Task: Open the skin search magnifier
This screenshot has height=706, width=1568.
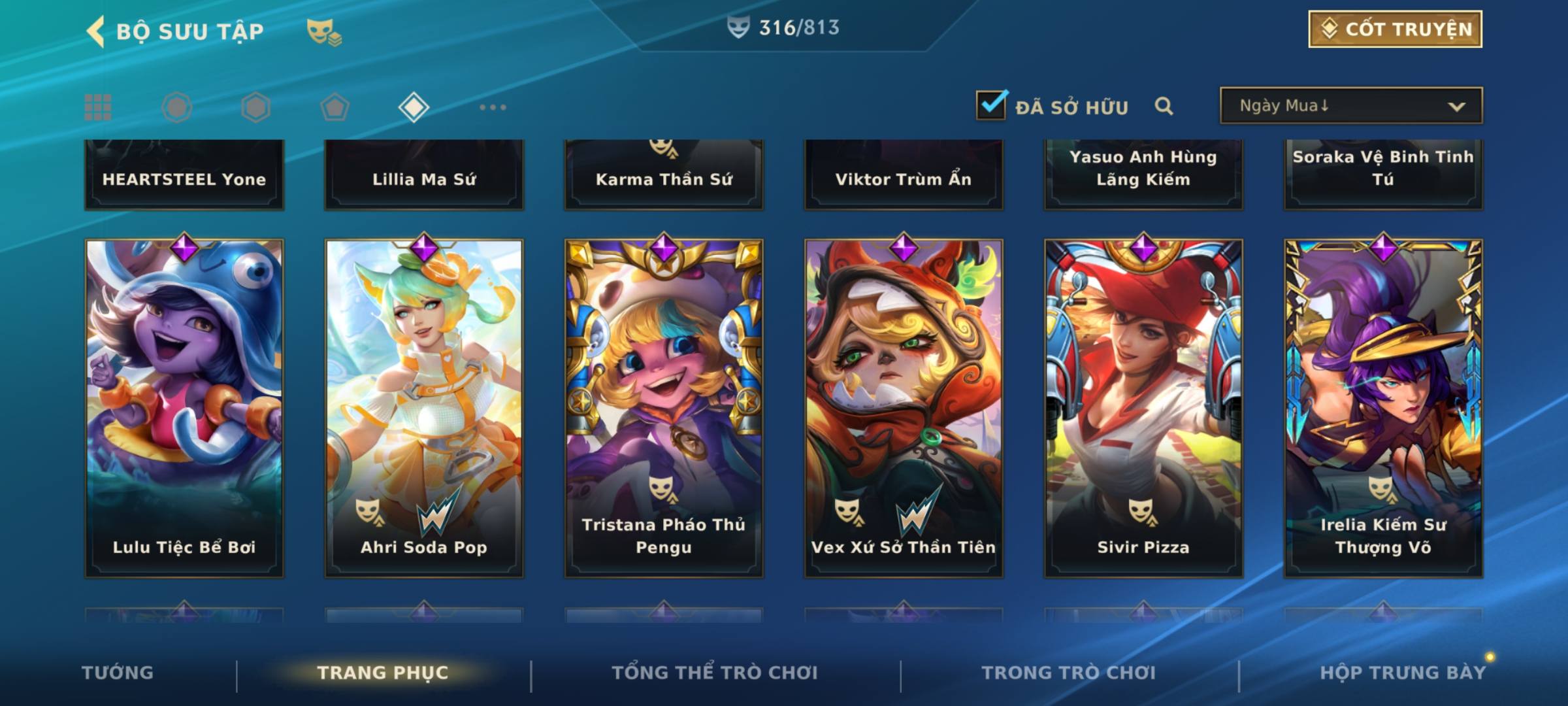Action: (x=1164, y=106)
